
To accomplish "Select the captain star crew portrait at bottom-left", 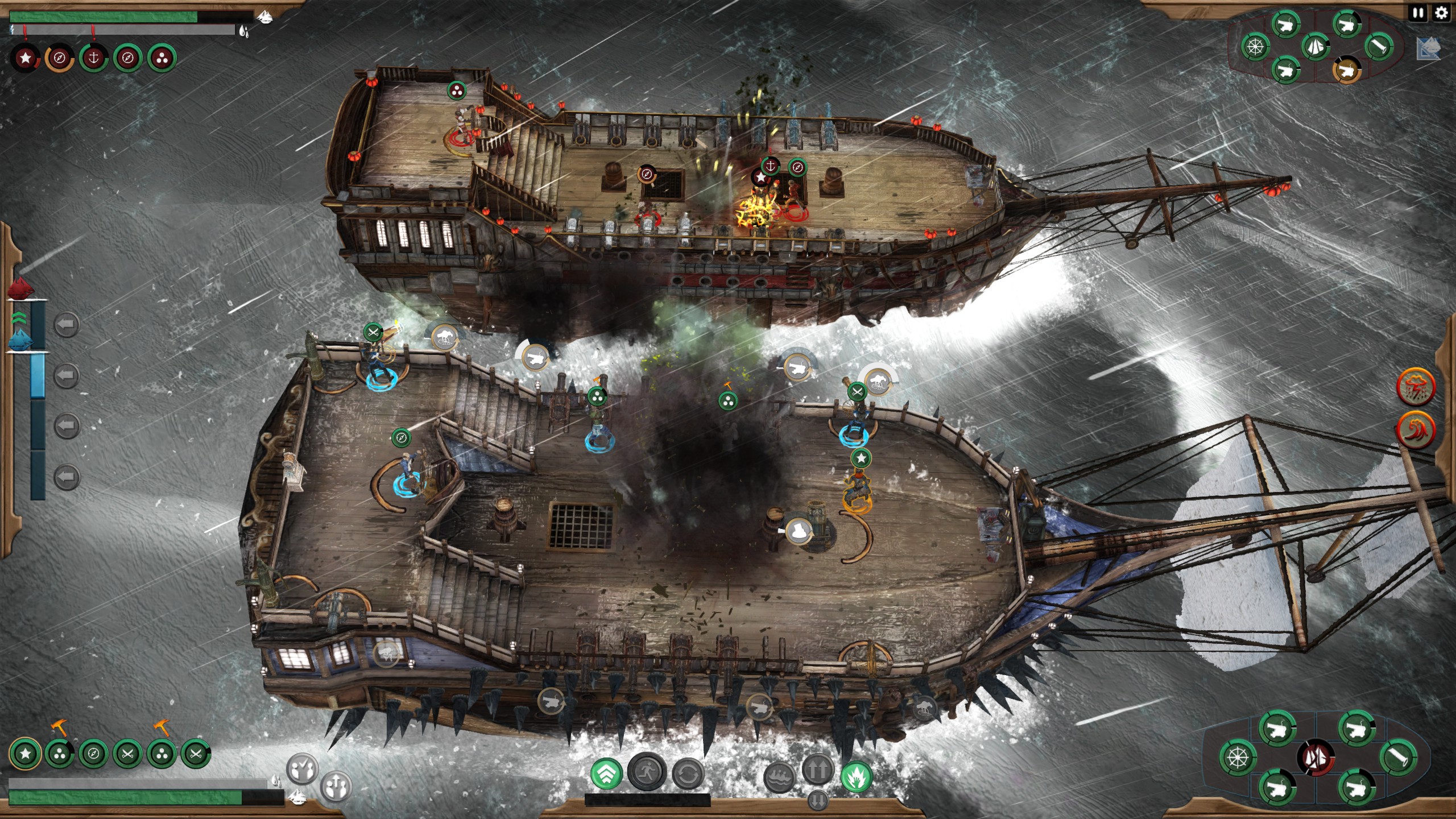I will [25, 754].
